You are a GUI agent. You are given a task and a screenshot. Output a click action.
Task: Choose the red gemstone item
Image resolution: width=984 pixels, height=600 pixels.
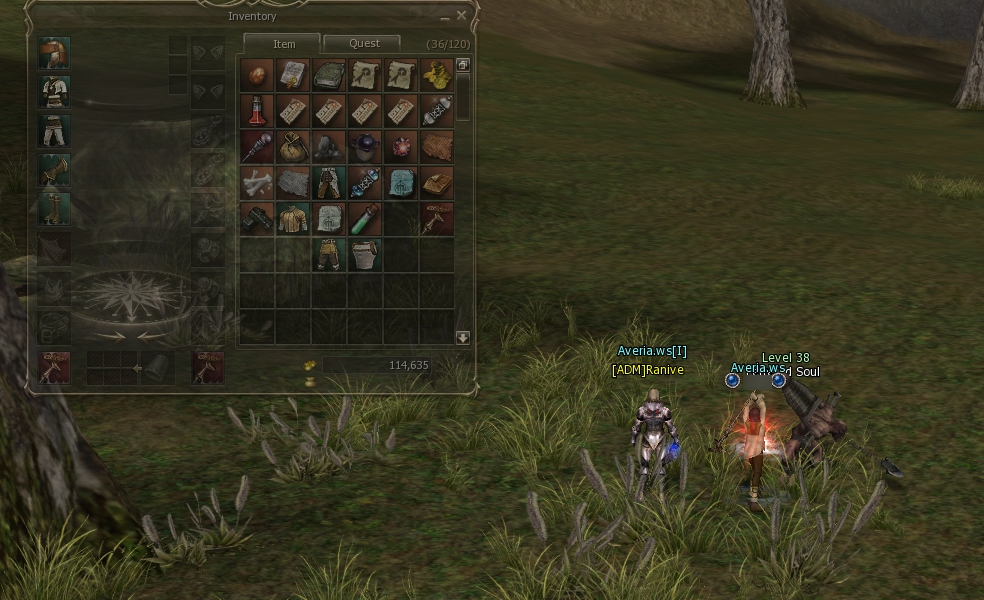[x=401, y=146]
